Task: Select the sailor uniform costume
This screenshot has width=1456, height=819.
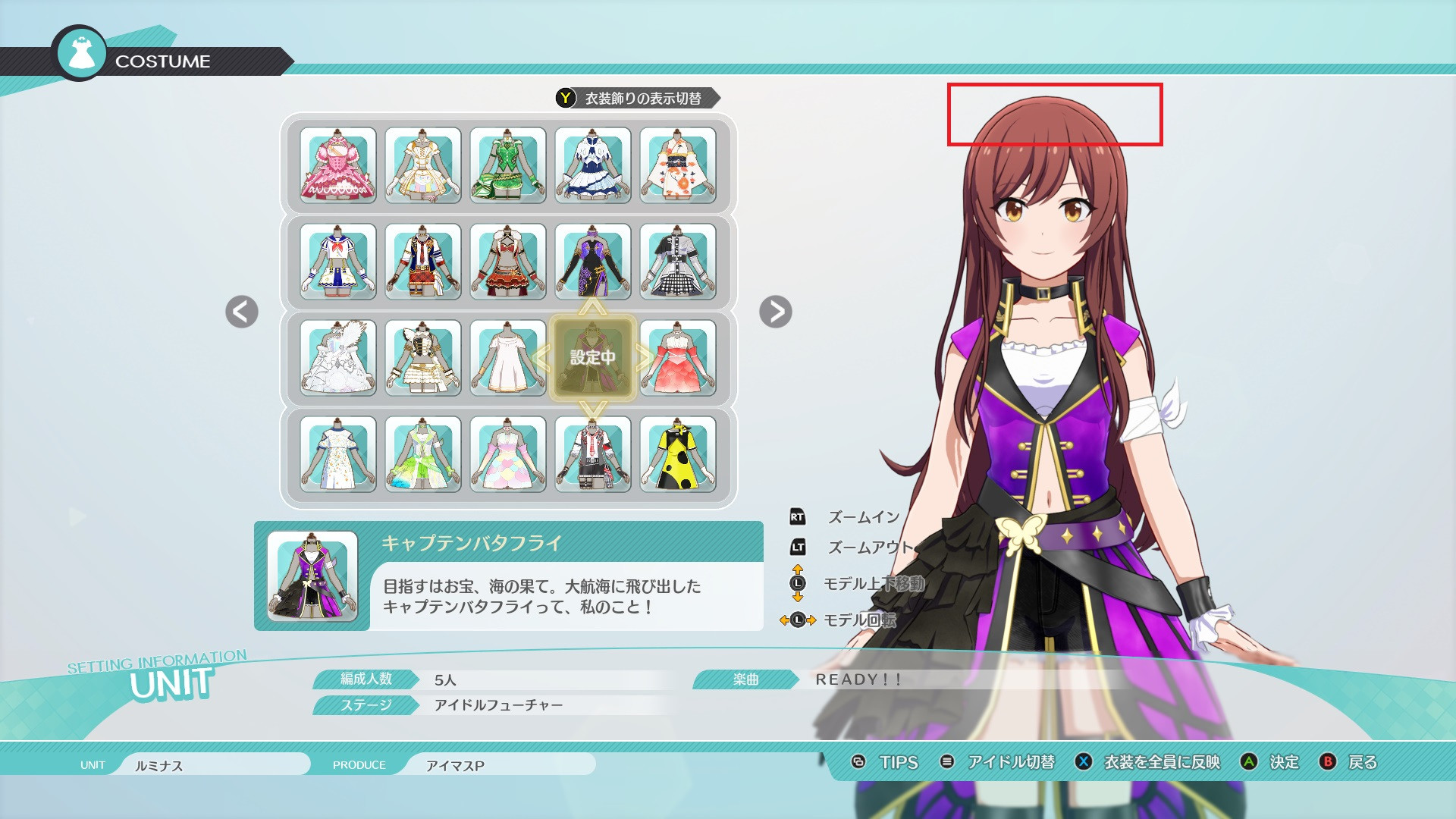Action: tap(337, 262)
